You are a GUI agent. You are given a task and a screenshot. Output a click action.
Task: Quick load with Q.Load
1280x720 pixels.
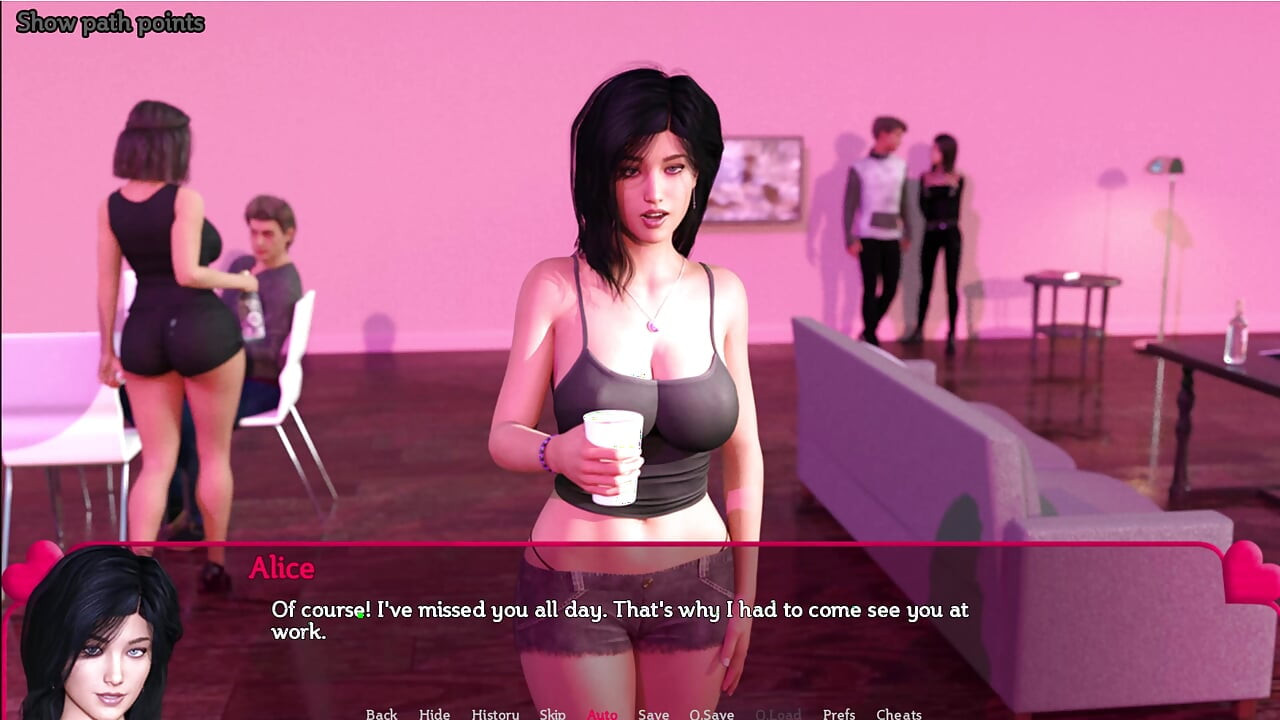coord(778,714)
